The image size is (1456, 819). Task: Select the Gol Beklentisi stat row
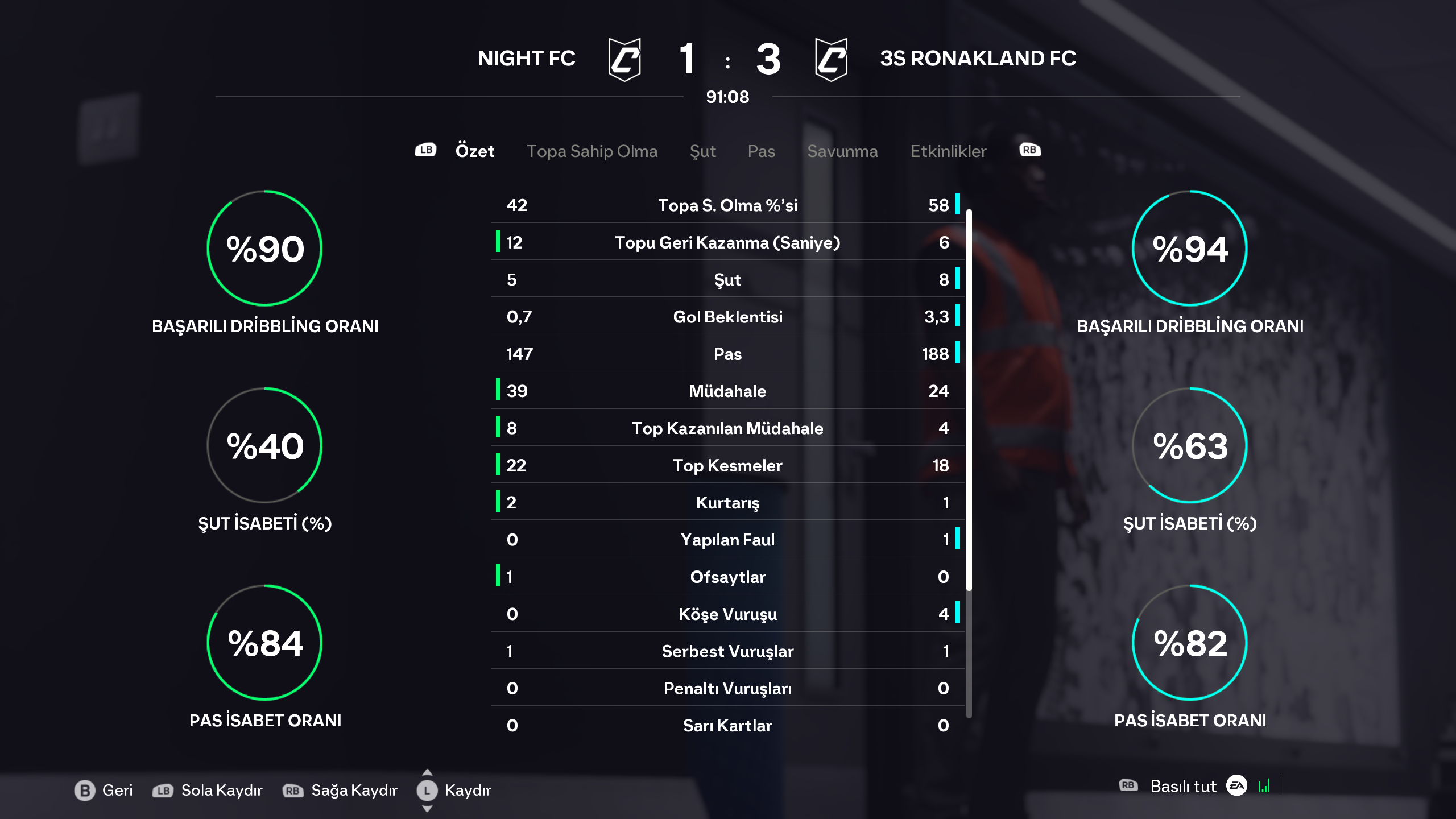727,317
